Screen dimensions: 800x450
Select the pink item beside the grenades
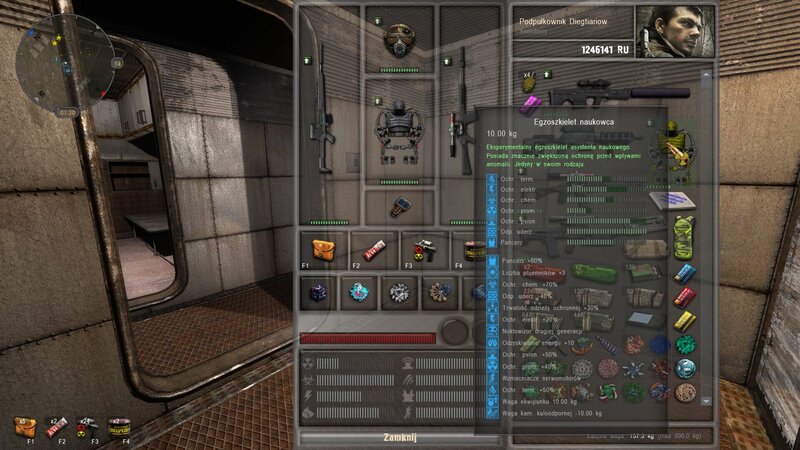[531, 102]
